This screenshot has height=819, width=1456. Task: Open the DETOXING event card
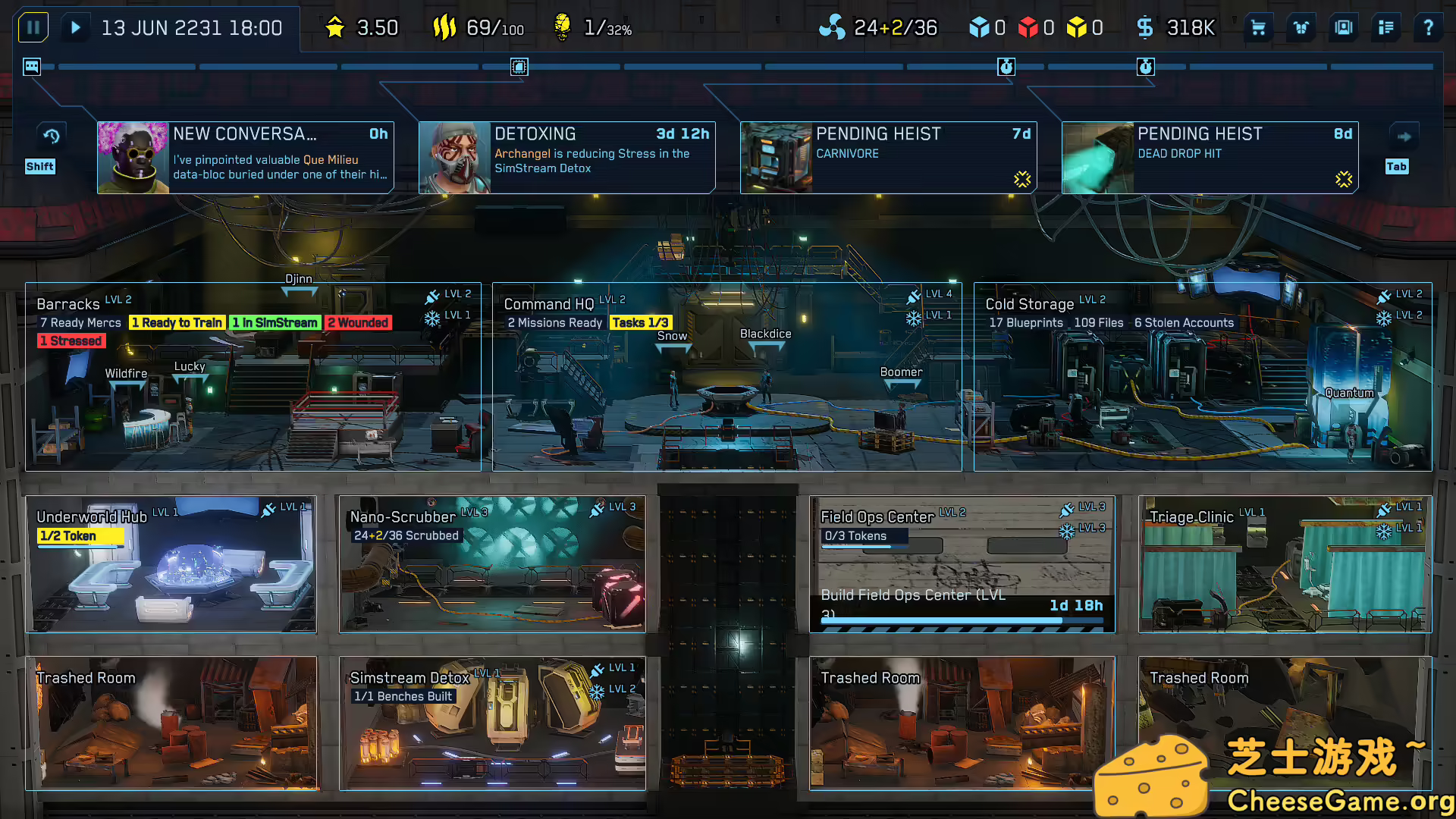coord(566,157)
